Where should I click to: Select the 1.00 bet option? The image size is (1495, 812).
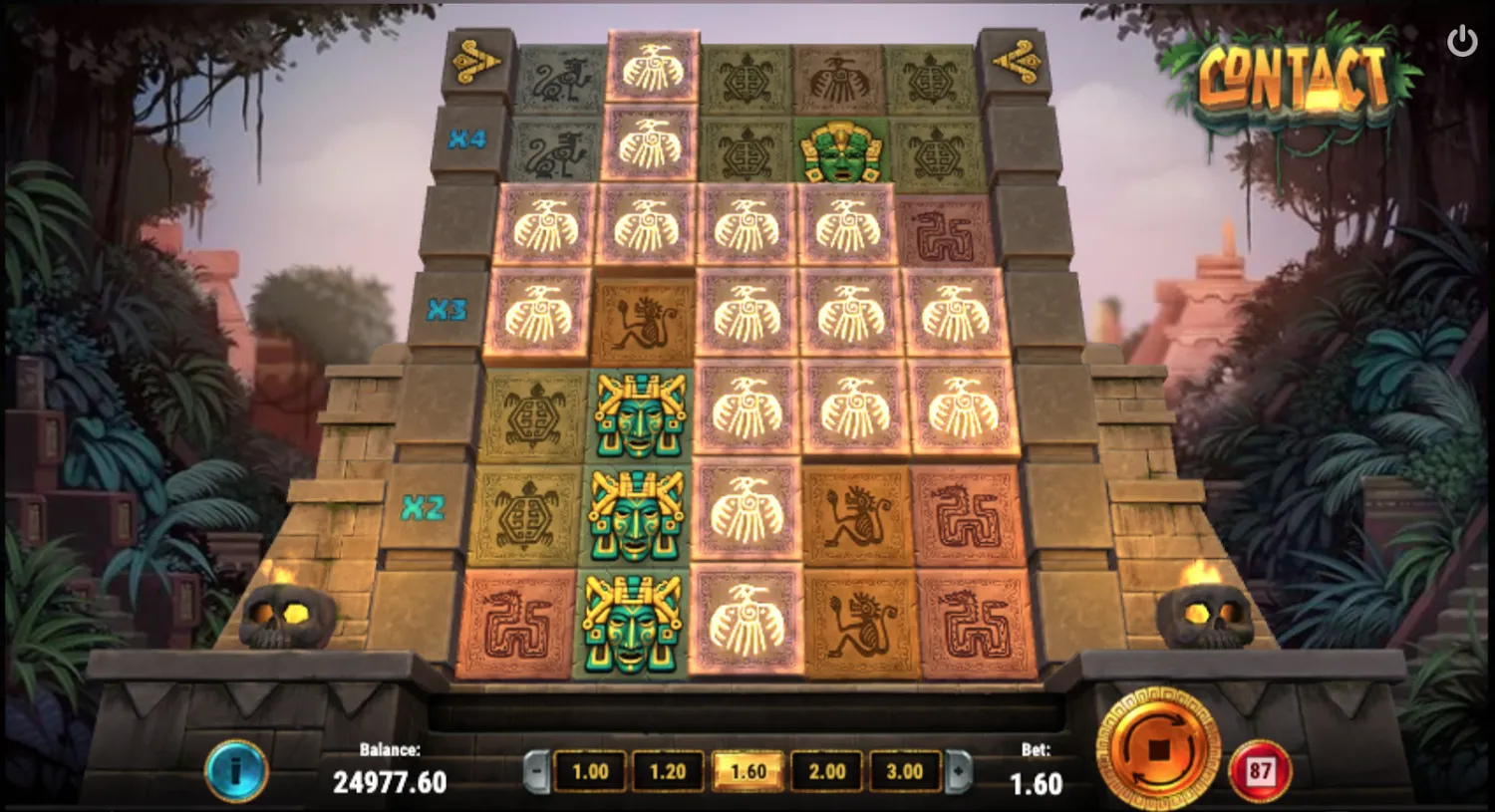point(592,770)
